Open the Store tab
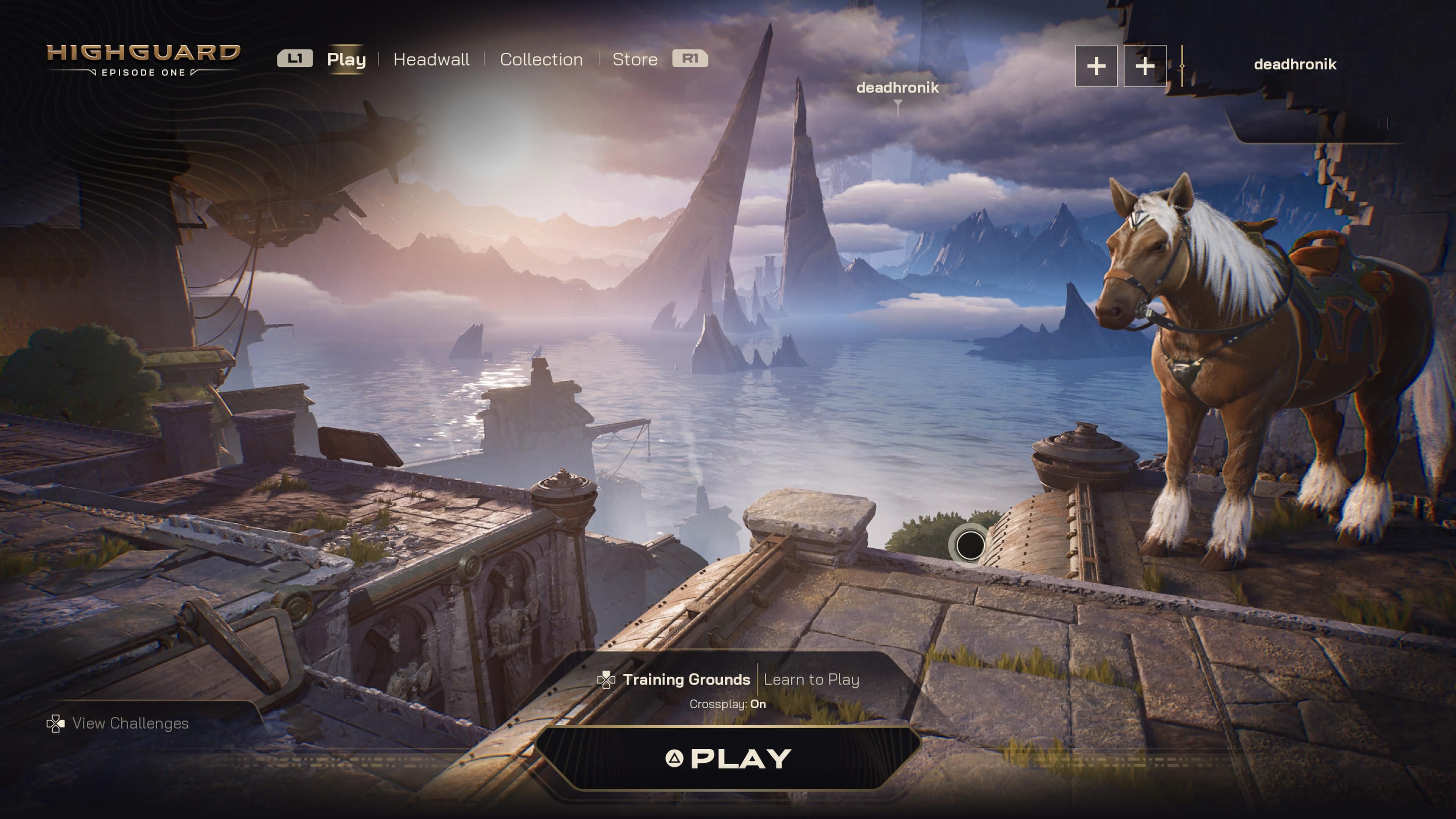The height and width of the screenshot is (819, 1456). (x=635, y=60)
